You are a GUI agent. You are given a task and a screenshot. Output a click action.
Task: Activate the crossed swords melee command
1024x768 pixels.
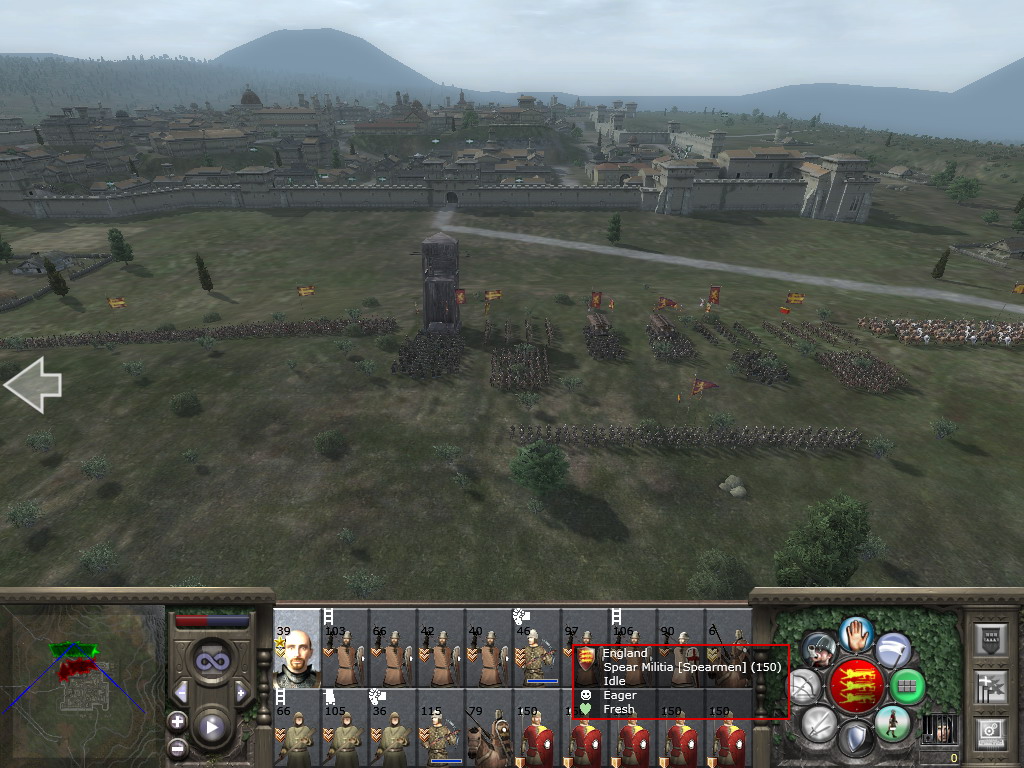tap(819, 723)
